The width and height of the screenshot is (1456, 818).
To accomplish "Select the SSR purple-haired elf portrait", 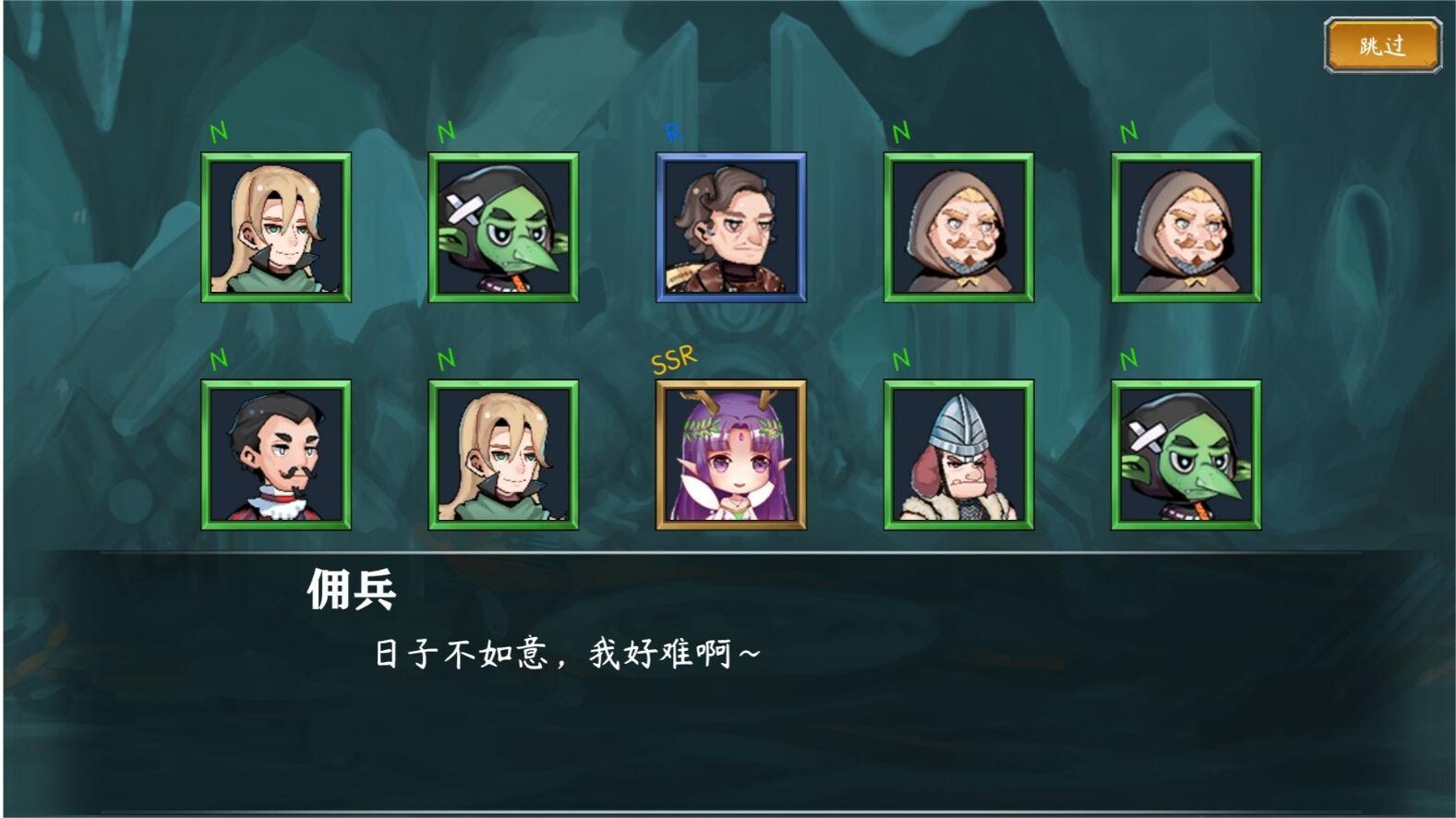I will pos(730,457).
